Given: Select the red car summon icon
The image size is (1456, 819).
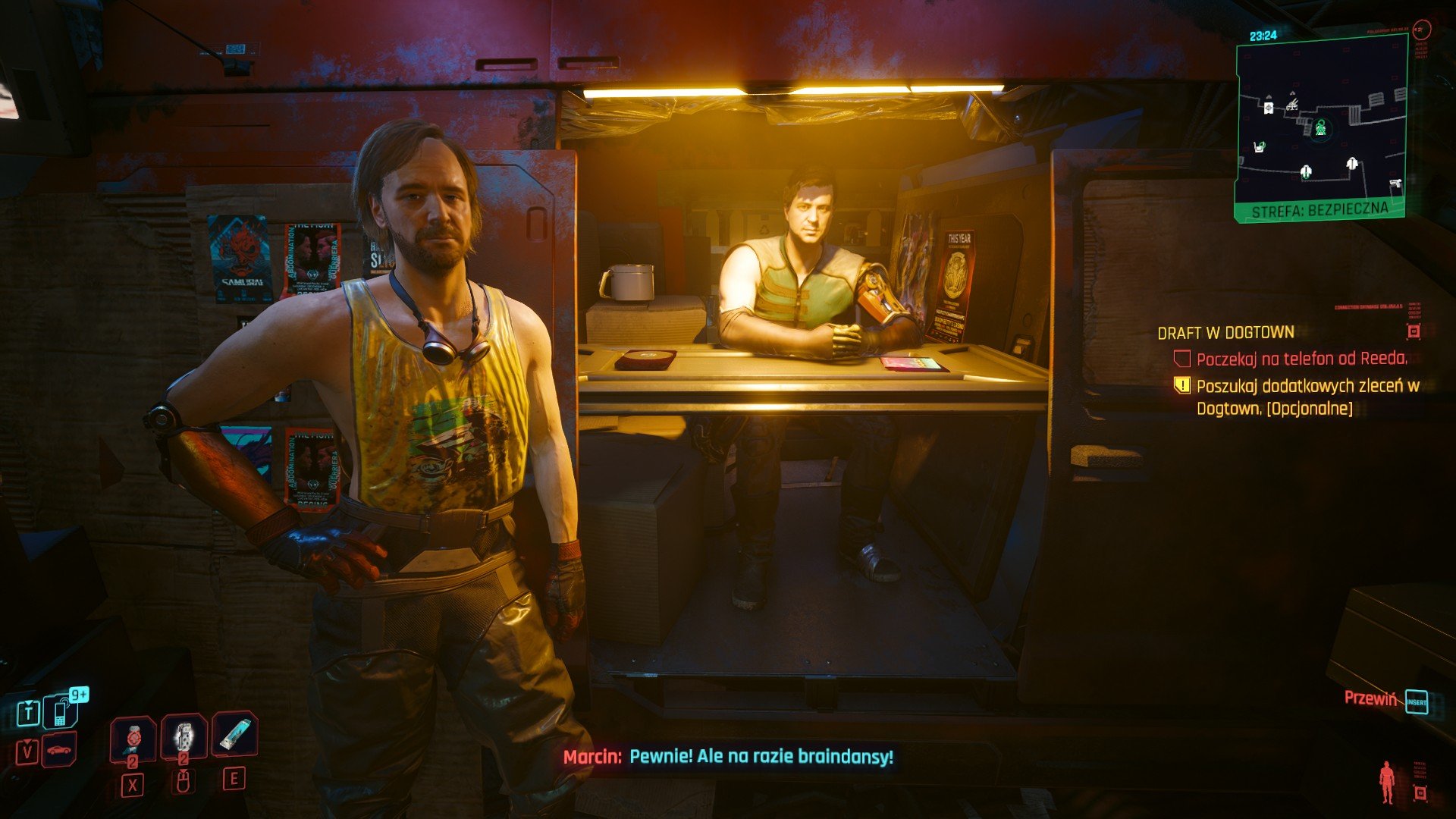Looking at the screenshot, I should coord(60,751).
